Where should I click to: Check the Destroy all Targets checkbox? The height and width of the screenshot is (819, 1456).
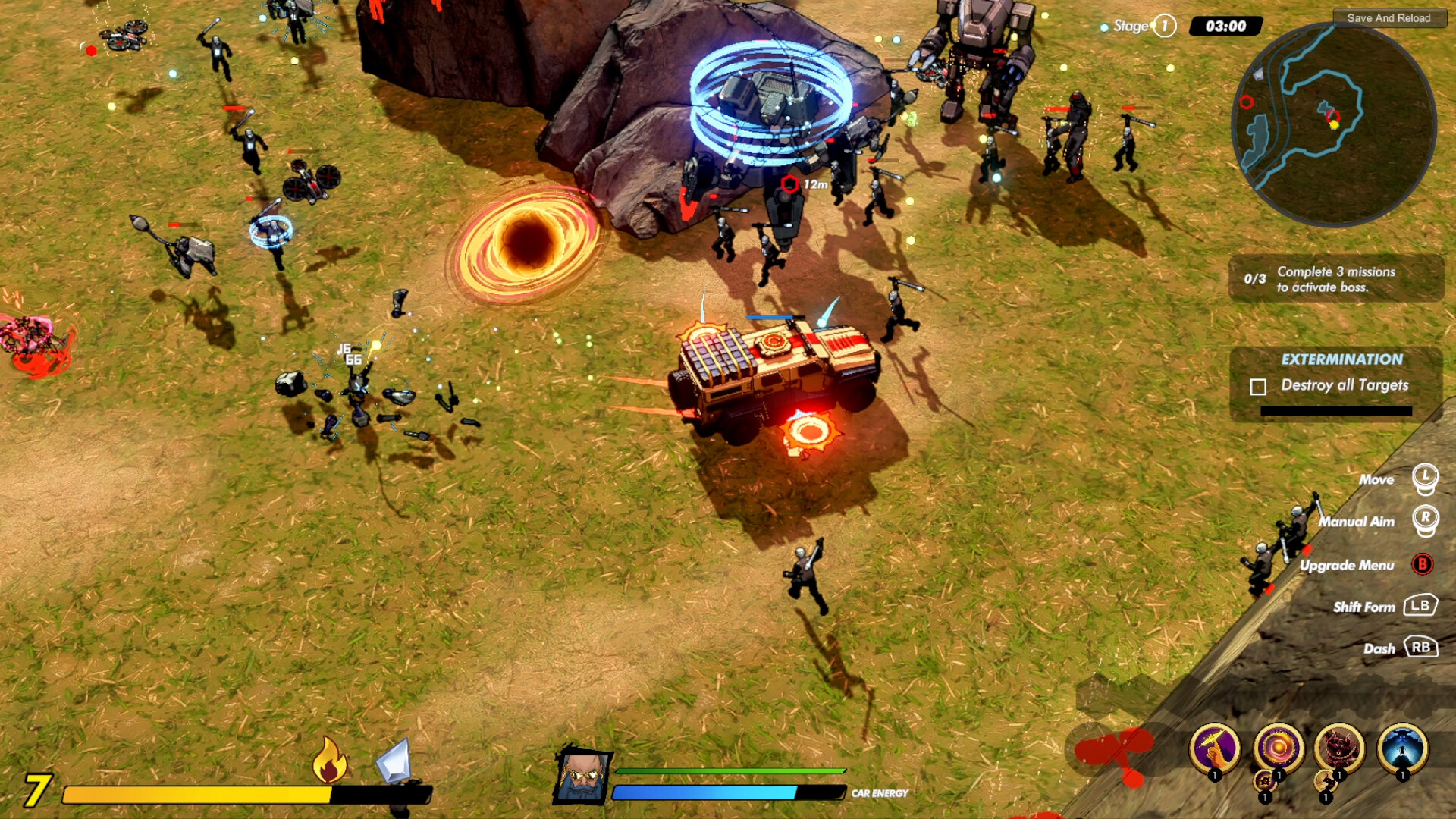1258,386
